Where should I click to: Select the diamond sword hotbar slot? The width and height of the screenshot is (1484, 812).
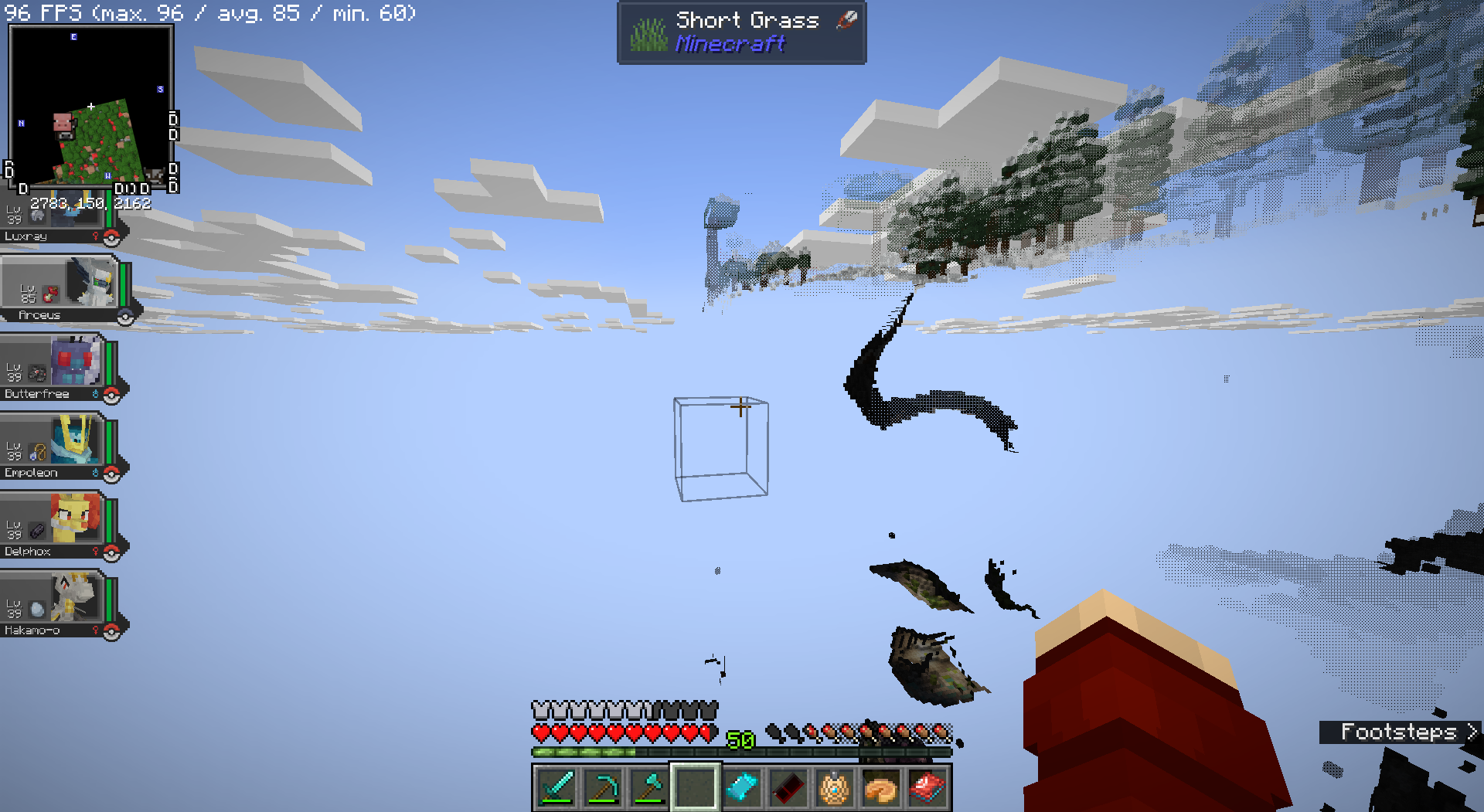click(556, 788)
